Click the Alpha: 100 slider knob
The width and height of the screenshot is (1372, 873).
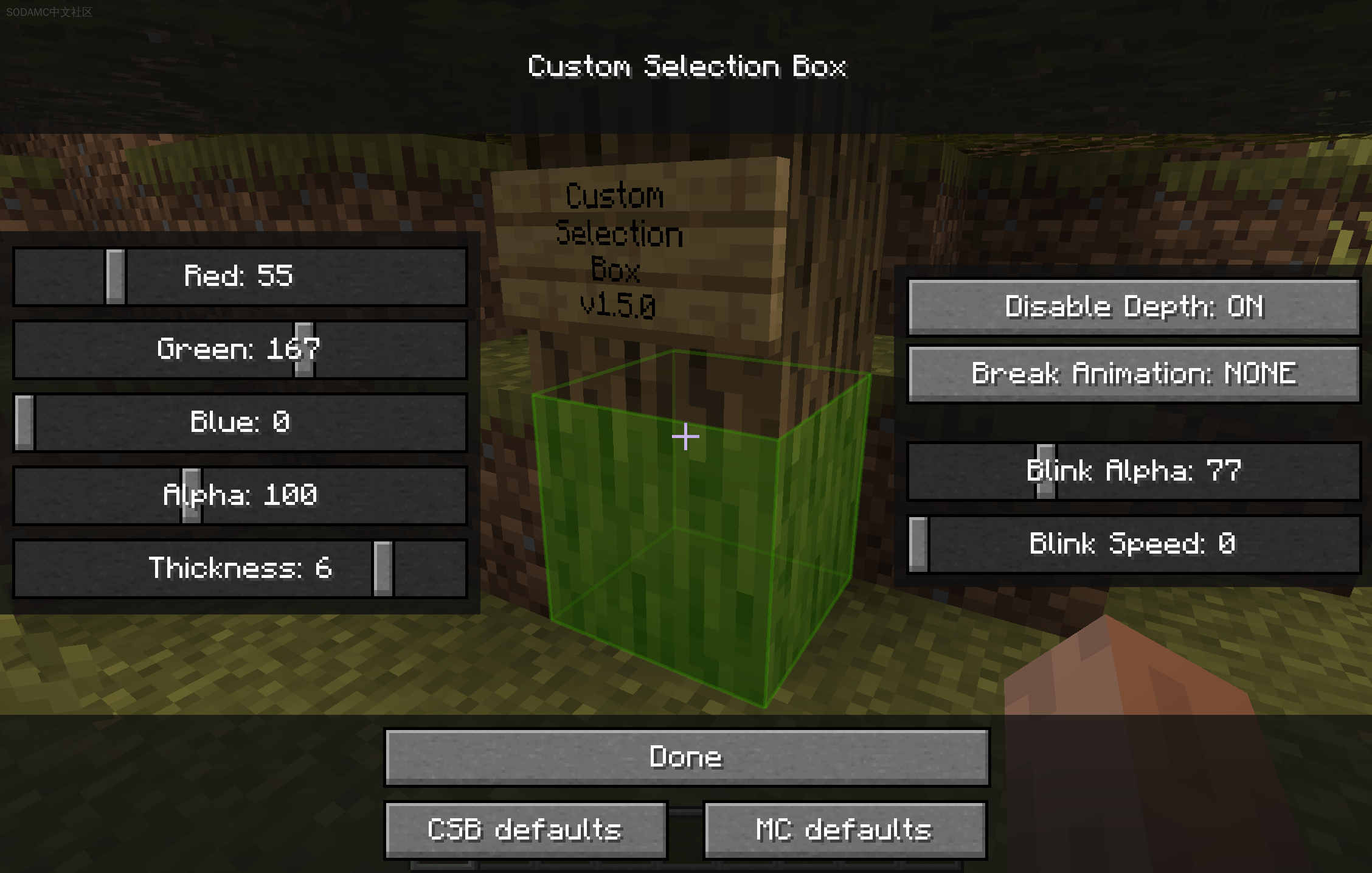pos(192,496)
